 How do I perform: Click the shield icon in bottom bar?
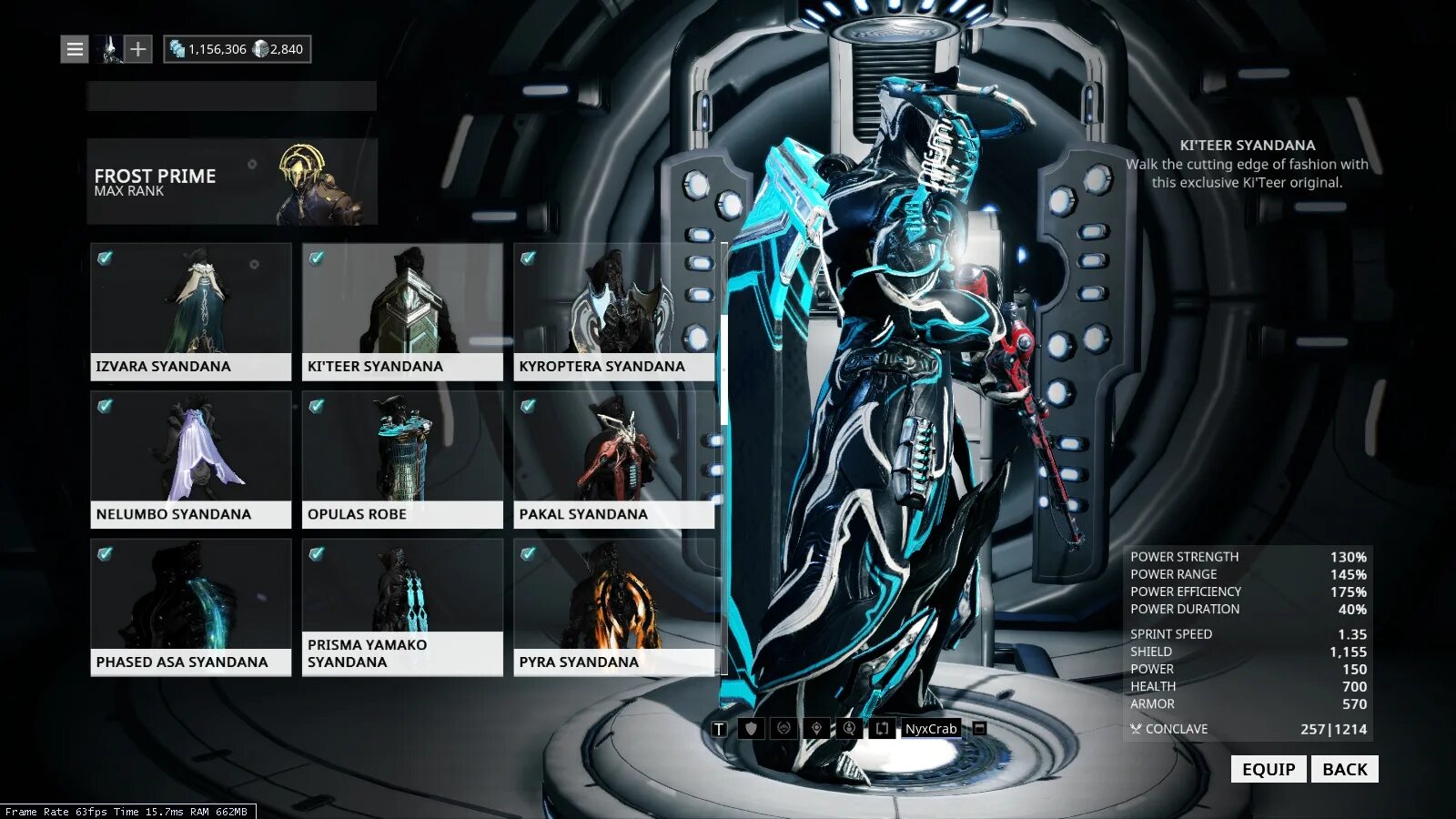click(751, 729)
